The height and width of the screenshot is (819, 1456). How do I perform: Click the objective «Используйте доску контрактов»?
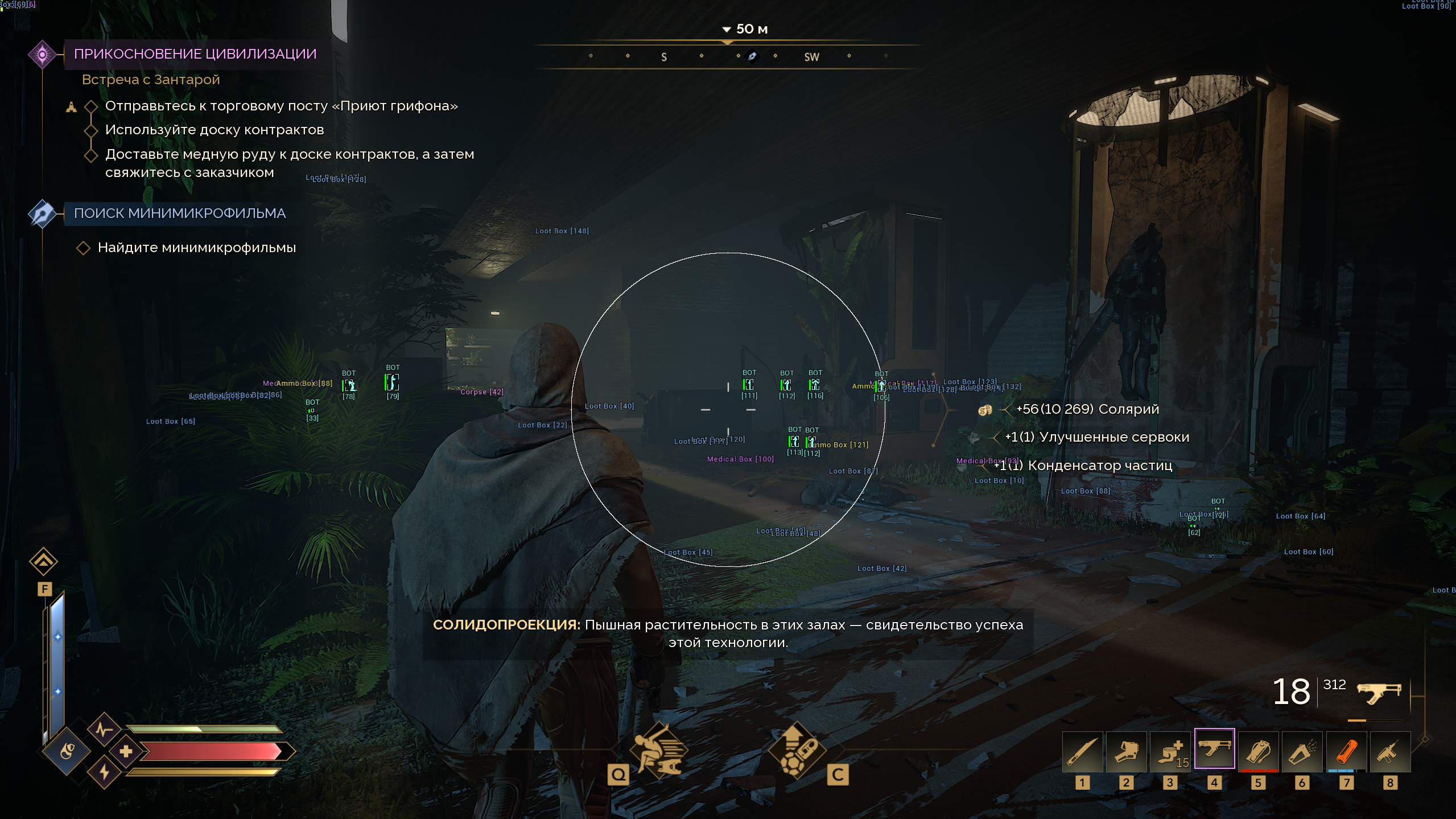point(214,130)
